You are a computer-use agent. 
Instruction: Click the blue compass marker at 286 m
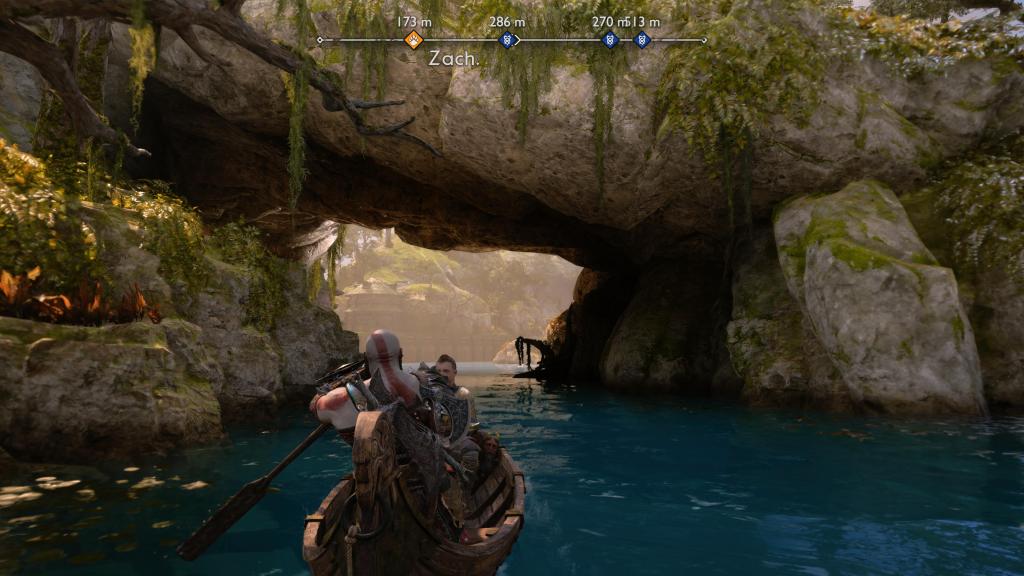507,40
